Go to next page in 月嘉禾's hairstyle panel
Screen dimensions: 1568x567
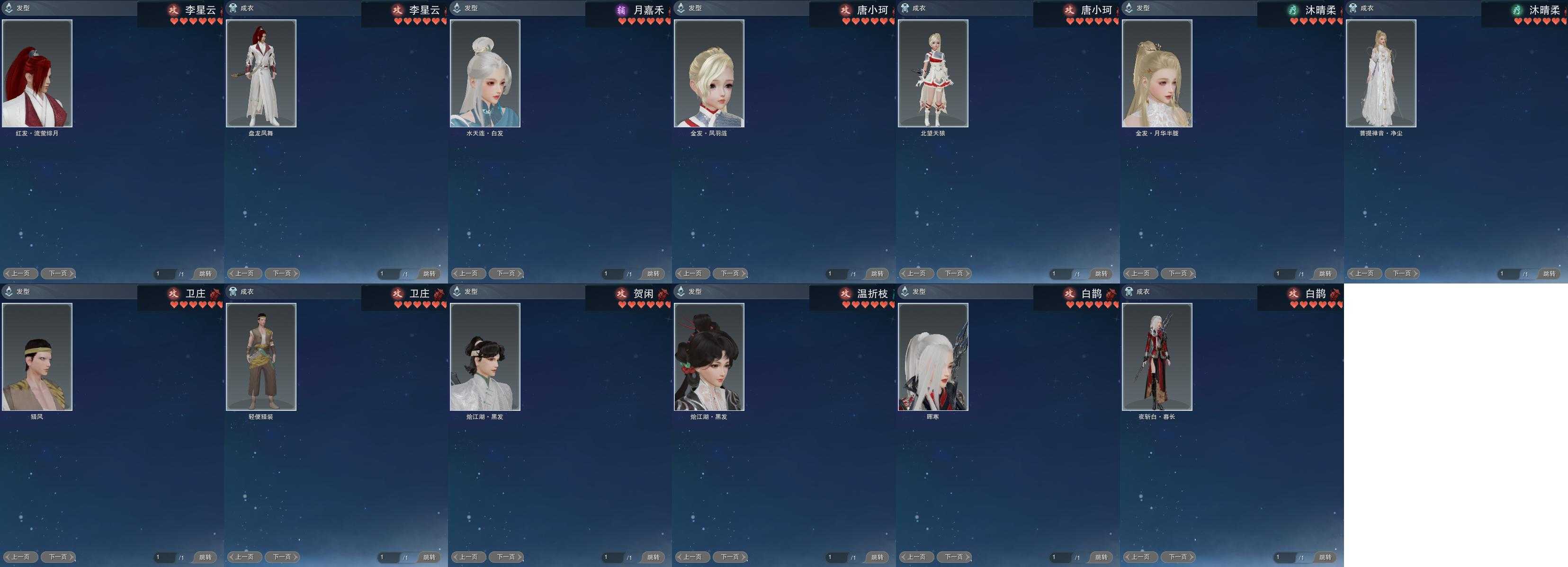pos(506,274)
